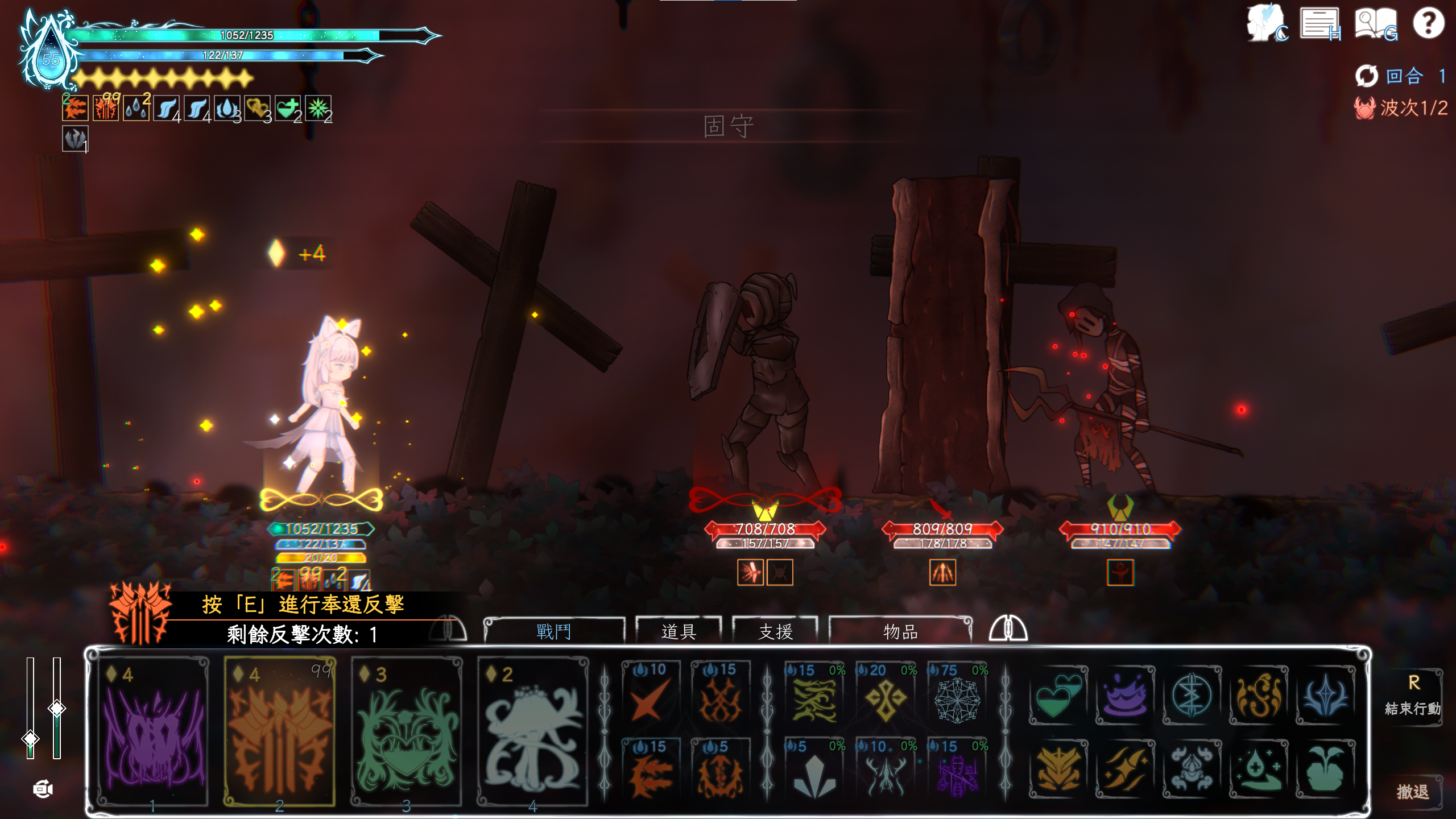Switch to the 物品 tab

coord(900,631)
